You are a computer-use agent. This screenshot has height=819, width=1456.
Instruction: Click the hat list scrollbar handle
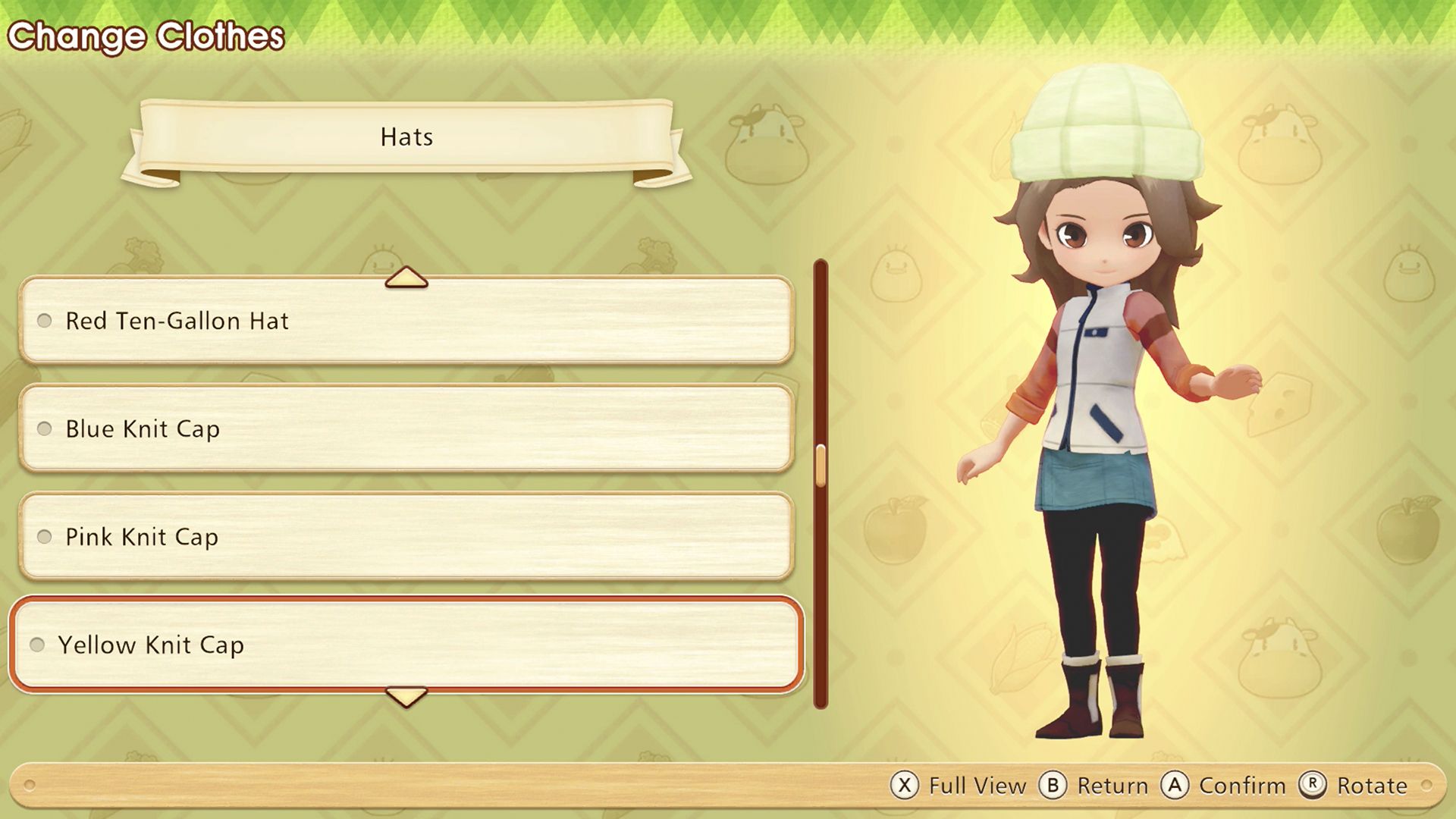coord(821,465)
